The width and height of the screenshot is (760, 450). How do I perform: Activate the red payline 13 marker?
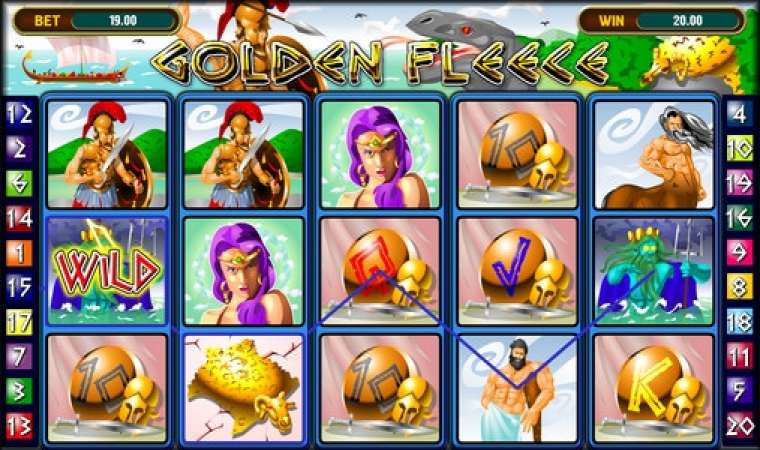point(19,425)
